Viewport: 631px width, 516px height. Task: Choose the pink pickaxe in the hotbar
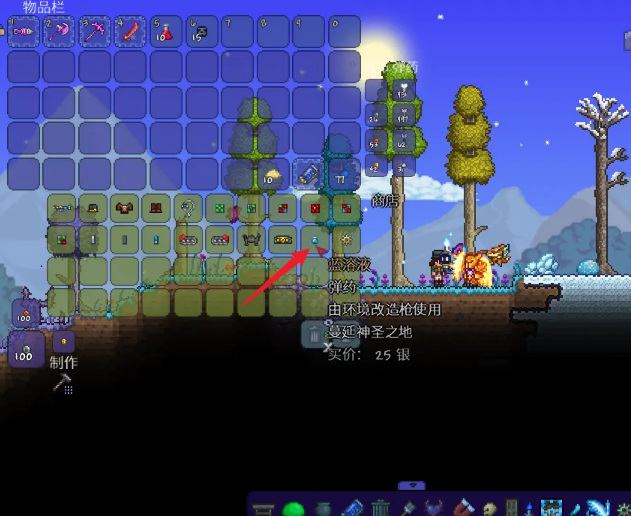[x=95, y=33]
